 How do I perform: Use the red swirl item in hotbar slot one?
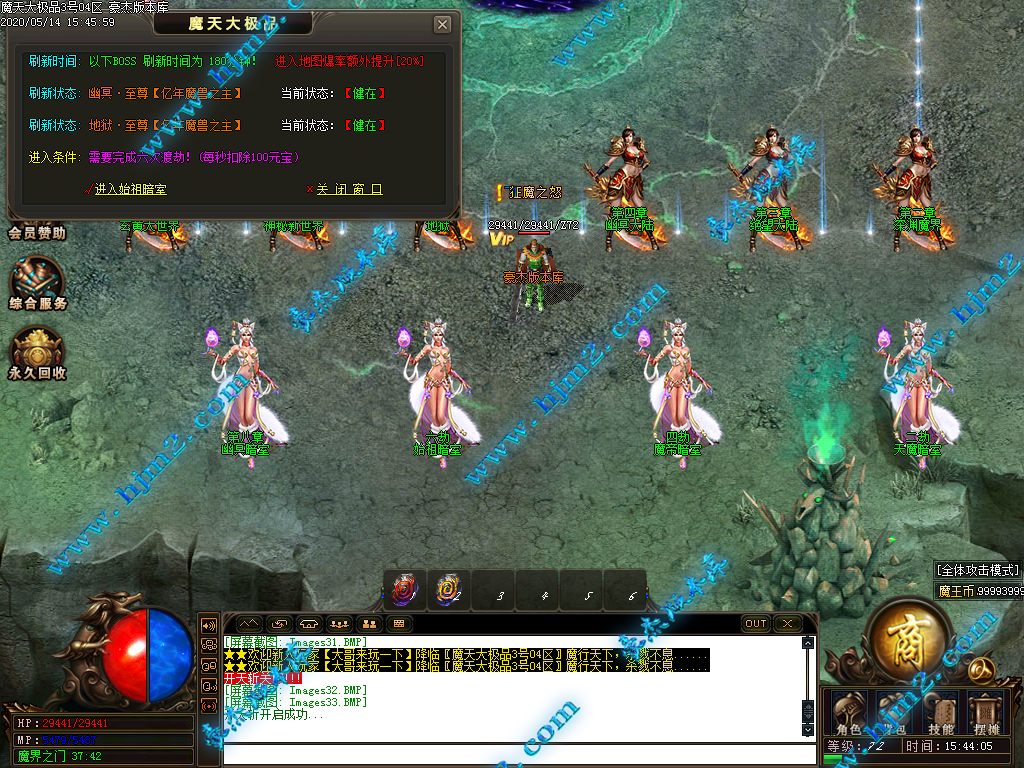pyautogui.click(x=405, y=591)
